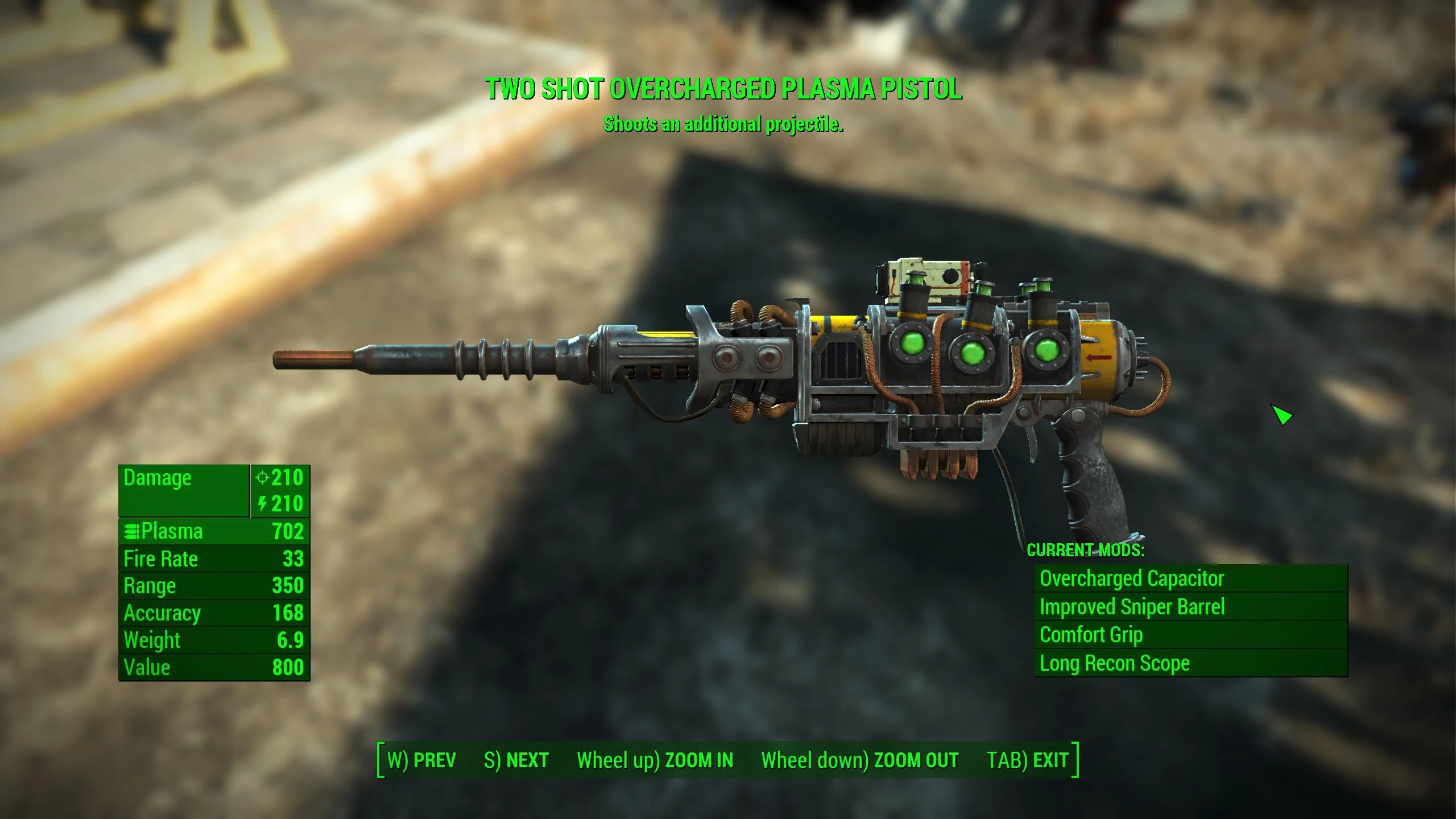This screenshot has width=1456, height=819.
Task: Click the Comfort Grip mod entry
Action: pos(1190,635)
